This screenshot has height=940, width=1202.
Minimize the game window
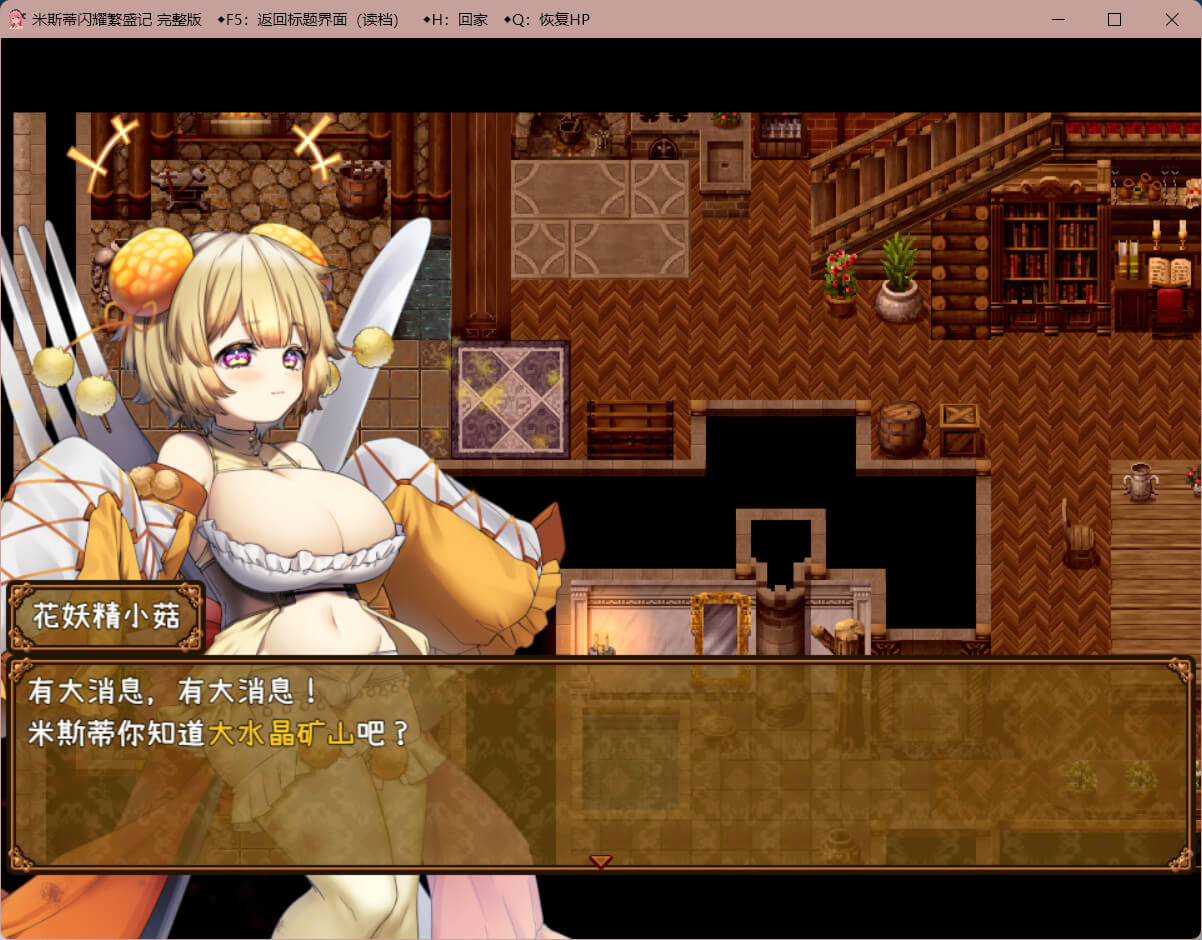pyautogui.click(x=1057, y=19)
